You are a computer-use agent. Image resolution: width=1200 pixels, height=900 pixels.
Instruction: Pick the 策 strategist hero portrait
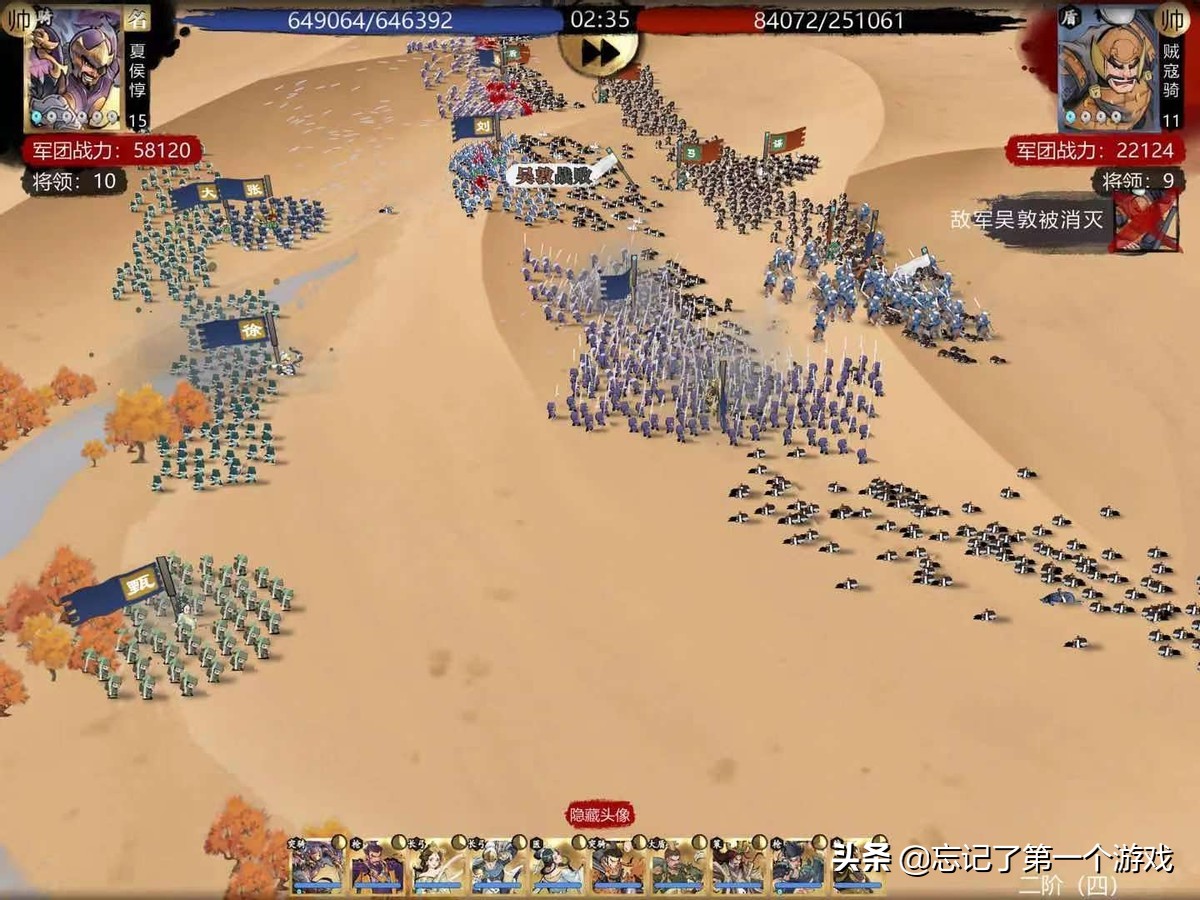coord(739,866)
